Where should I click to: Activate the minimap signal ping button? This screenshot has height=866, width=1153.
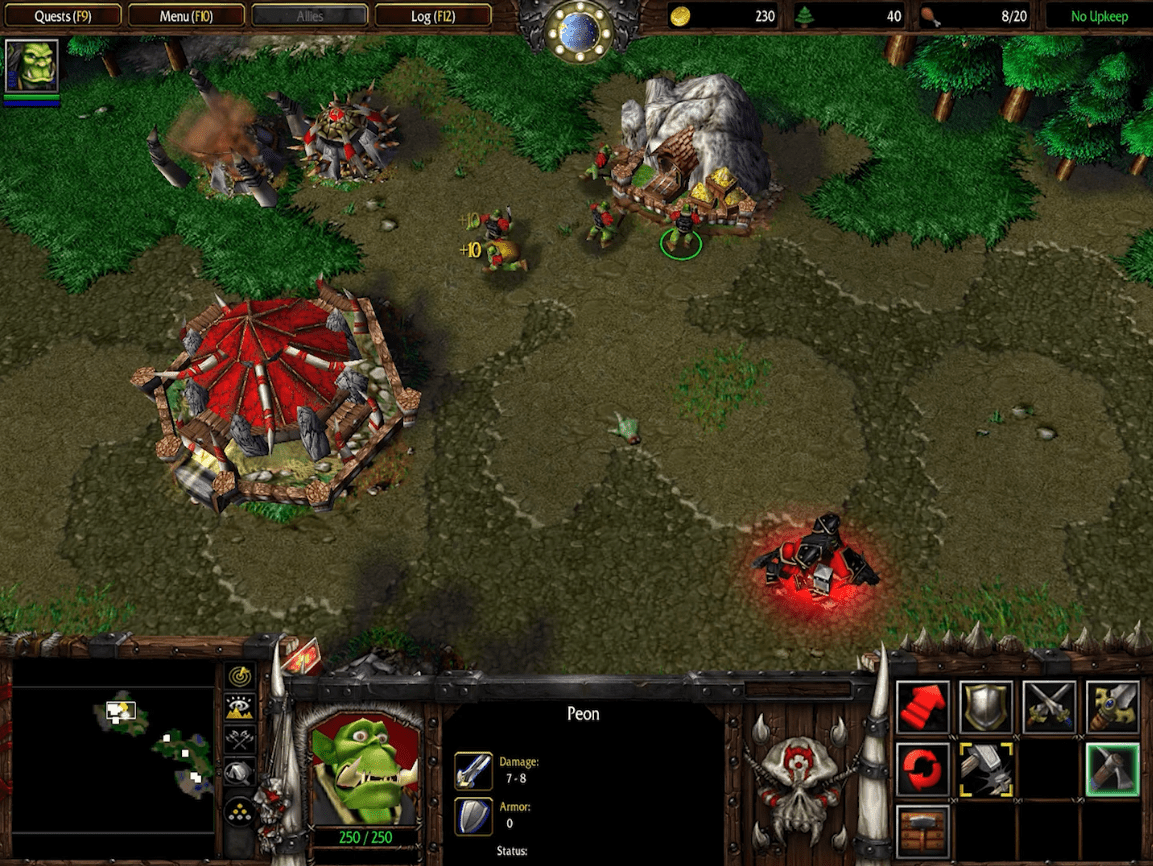pyautogui.click(x=240, y=677)
